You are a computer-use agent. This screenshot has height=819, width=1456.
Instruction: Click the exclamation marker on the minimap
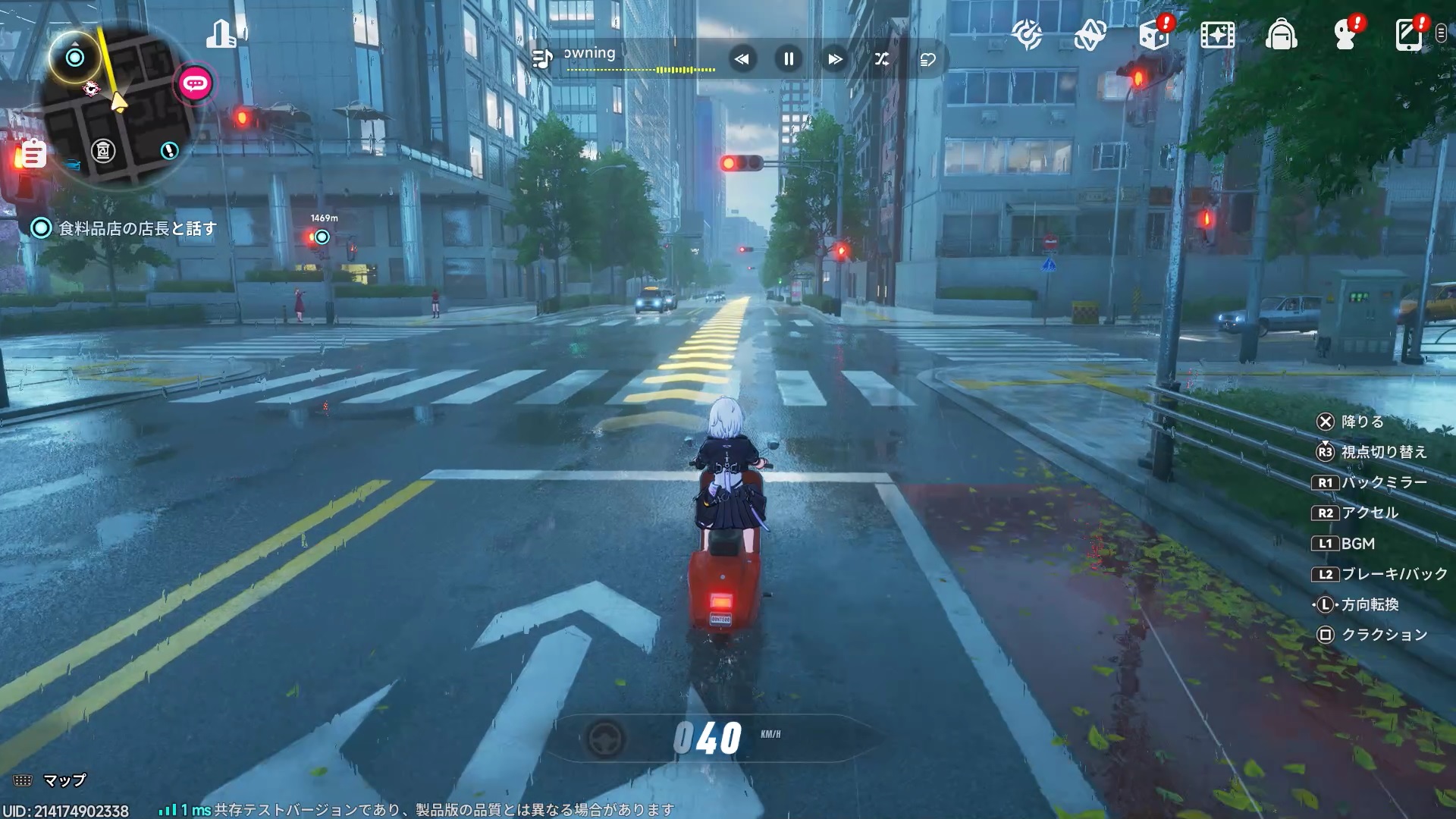[x=169, y=150]
